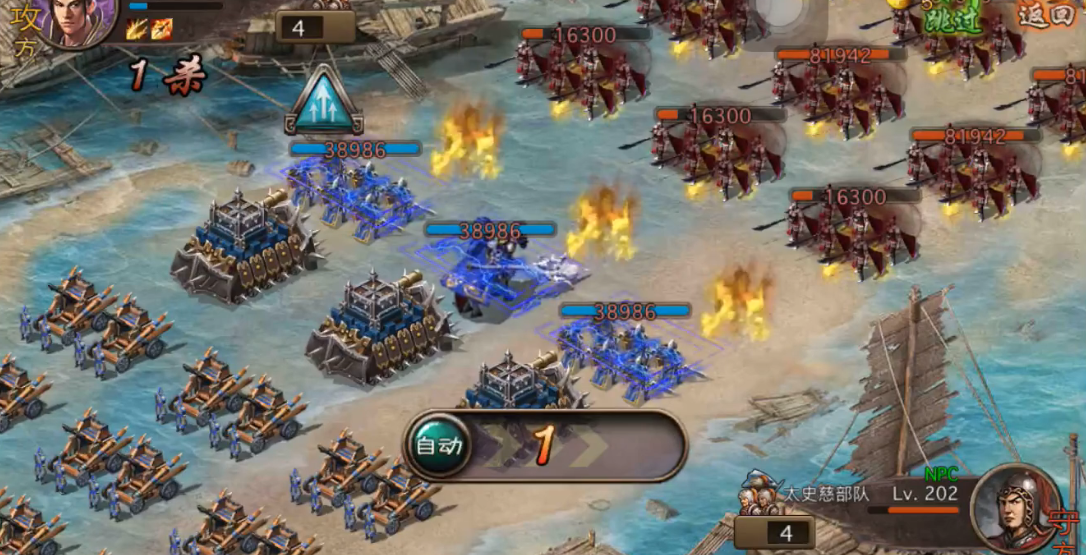Click the second orange arrow skill icon

tap(161, 29)
